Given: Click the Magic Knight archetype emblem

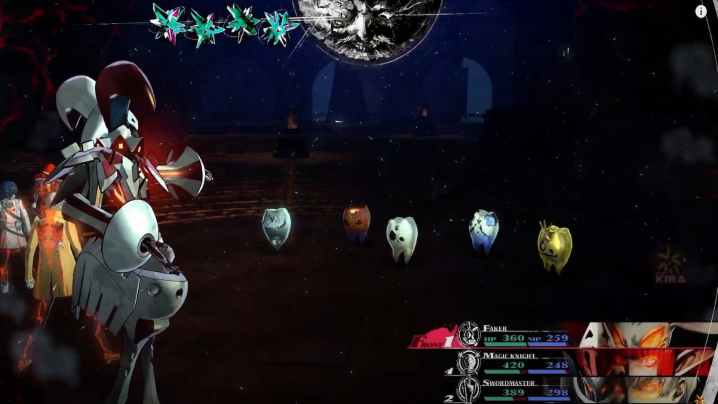Looking at the screenshot, I should click(x=469, y=361).
